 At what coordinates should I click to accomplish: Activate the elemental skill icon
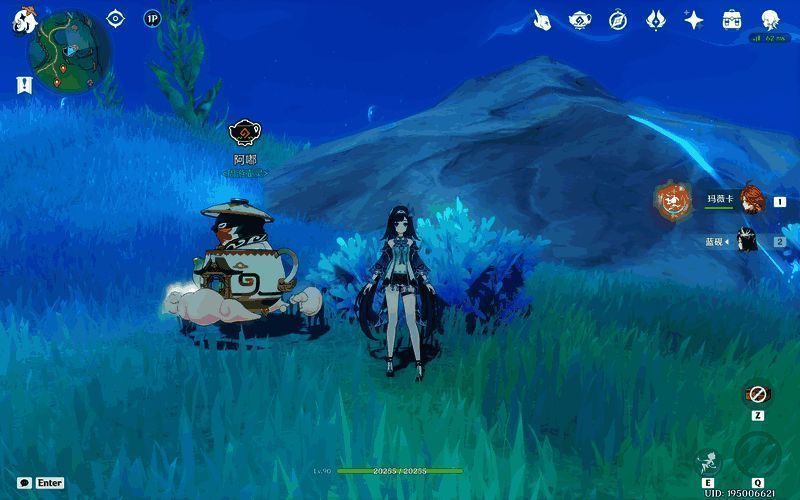[x=709, y=461]
